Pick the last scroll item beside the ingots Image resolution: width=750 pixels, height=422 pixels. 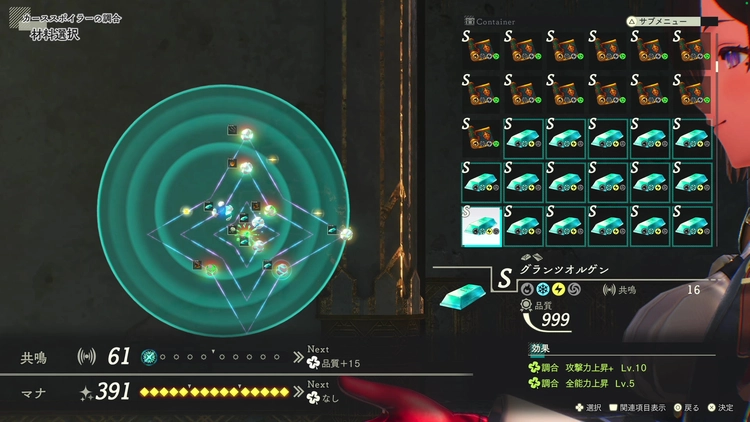[481, 138]
